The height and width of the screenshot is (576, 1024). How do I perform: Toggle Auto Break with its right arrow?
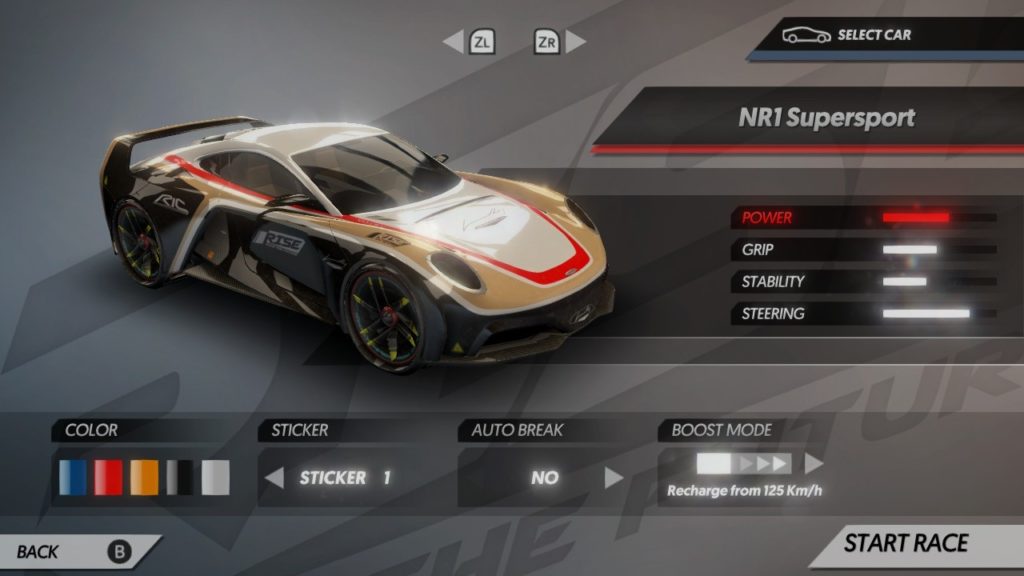614,478
